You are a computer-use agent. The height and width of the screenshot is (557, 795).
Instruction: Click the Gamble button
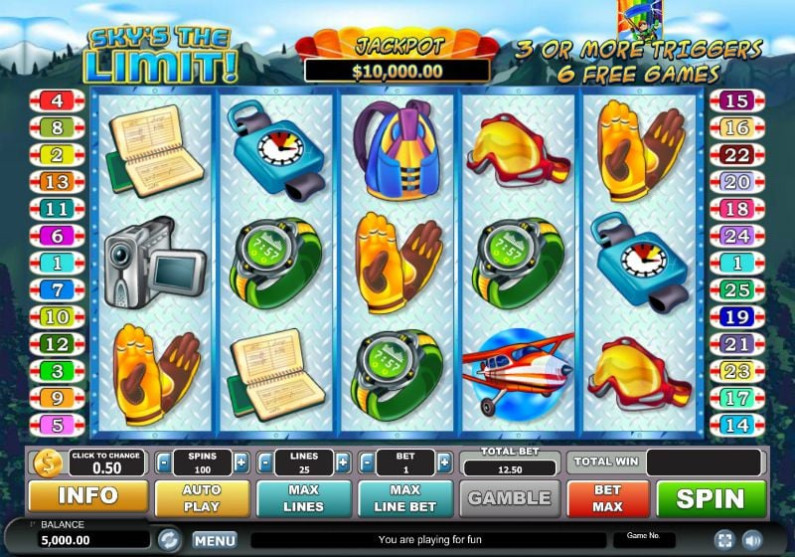coord(509,498)
